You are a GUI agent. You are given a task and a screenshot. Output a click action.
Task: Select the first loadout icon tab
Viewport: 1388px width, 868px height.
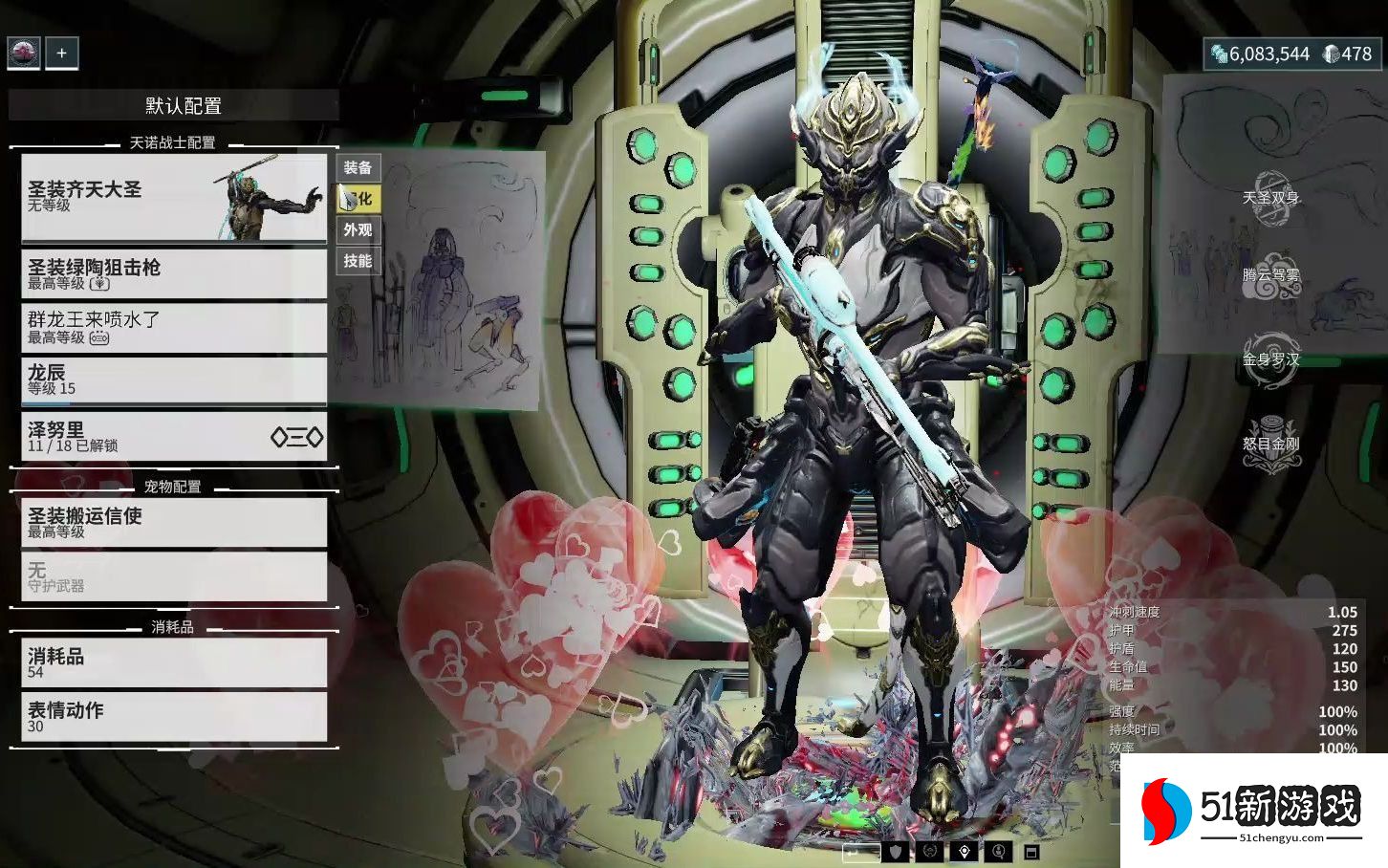point(24,54)
